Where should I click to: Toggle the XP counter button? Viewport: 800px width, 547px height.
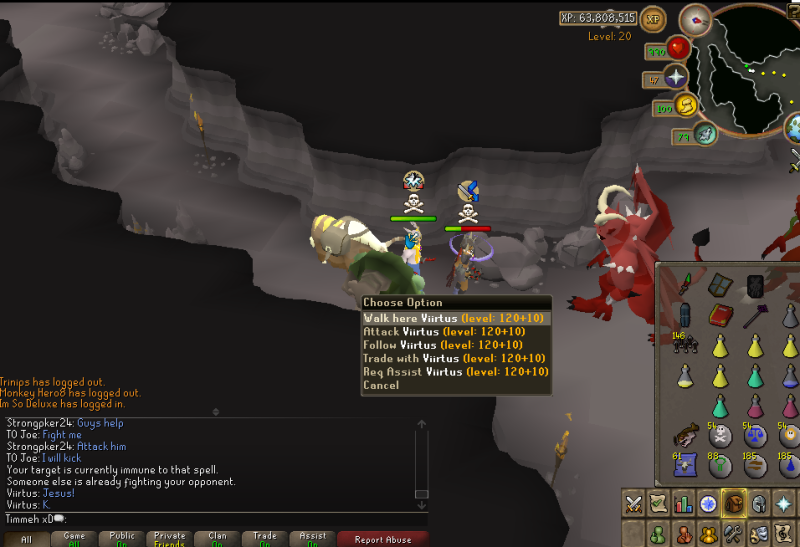coord(654,18)
